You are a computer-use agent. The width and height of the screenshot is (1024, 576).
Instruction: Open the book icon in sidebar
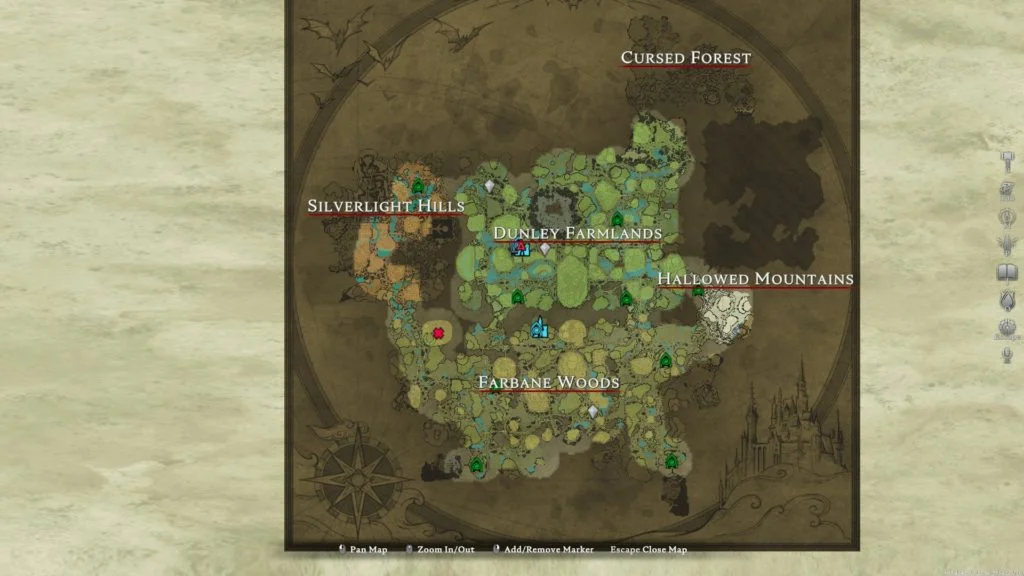coord(1007,272)
